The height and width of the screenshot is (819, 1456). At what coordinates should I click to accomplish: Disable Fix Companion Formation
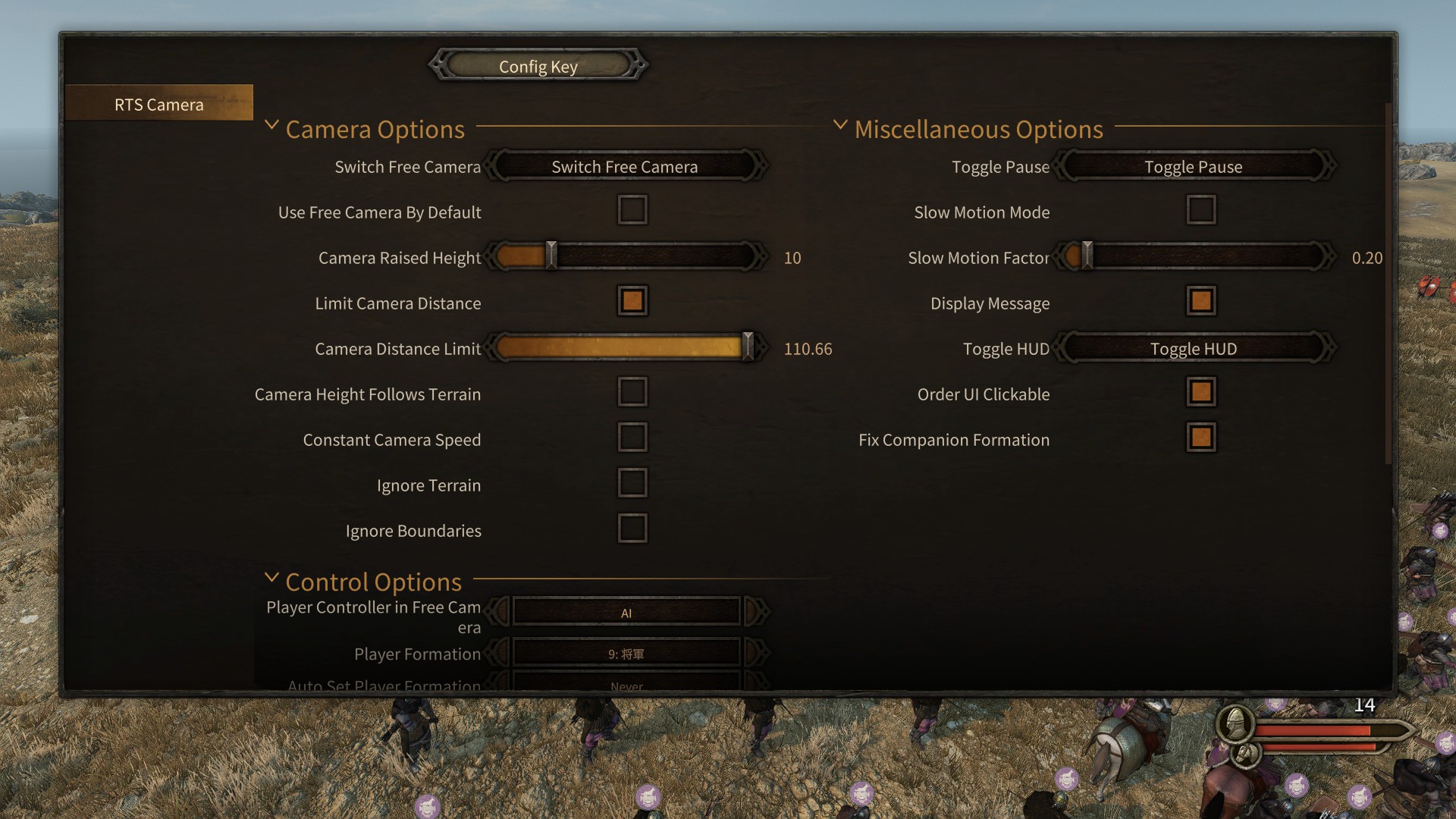pos(1200,438)
